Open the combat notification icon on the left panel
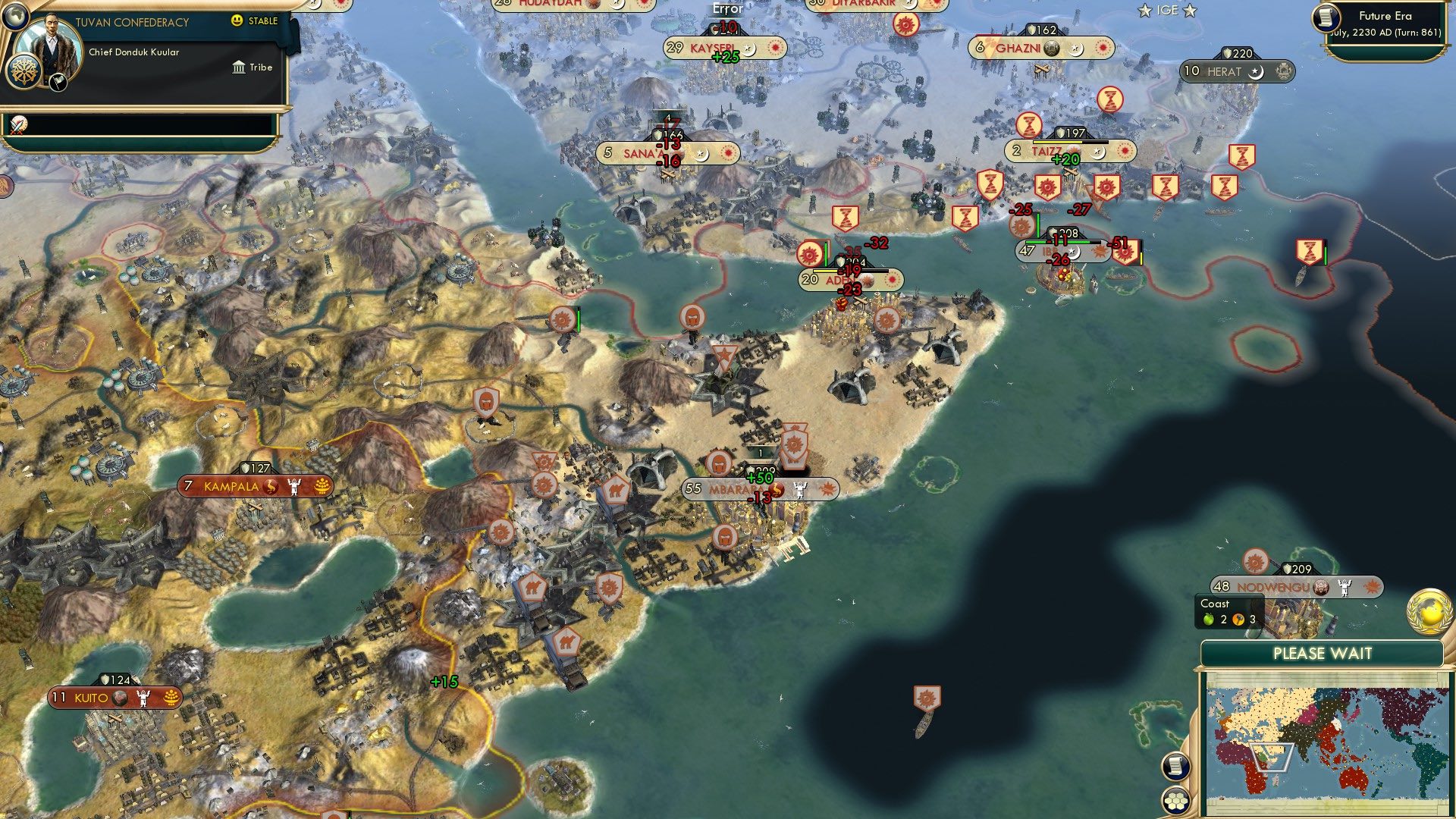The height and width of the screenshot is (819, 1456). [x=17, y=126]
